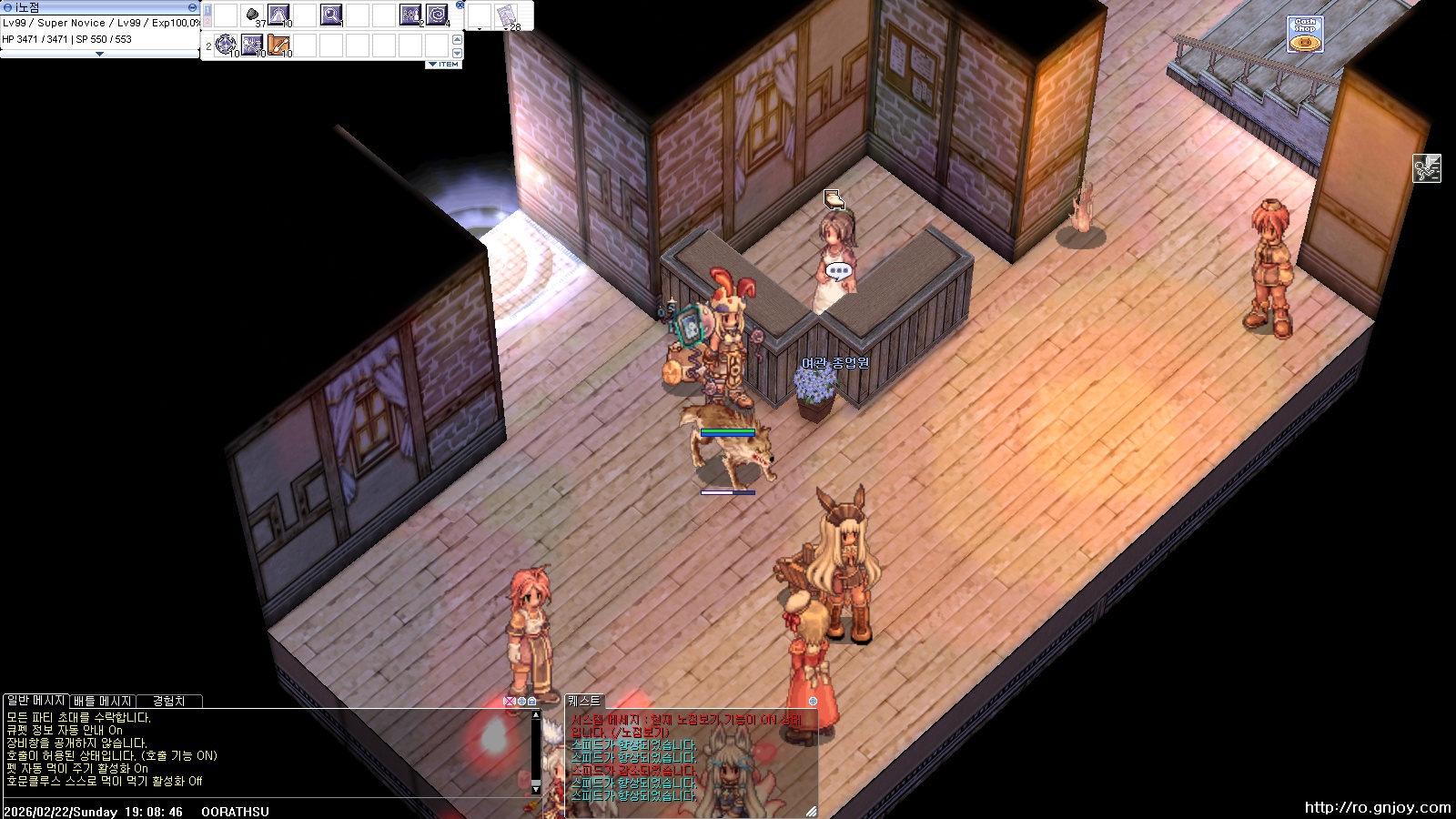Image resolution: width=1456 pixels, height=819 pixels.
Task: Activate the spiral swirl skill icon
Action: pos(437,15)
